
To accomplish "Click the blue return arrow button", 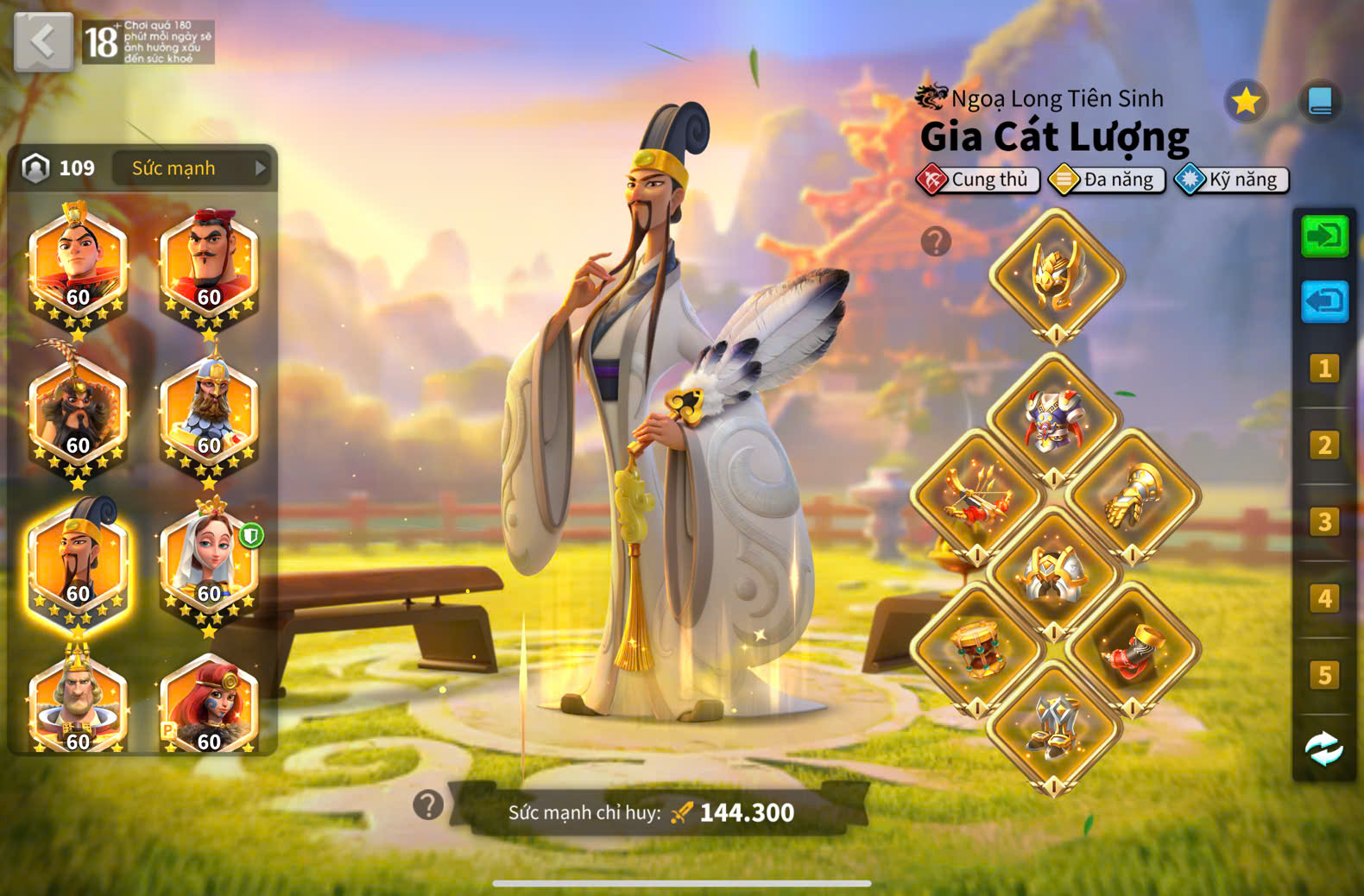I will [x=1324, y=301].
